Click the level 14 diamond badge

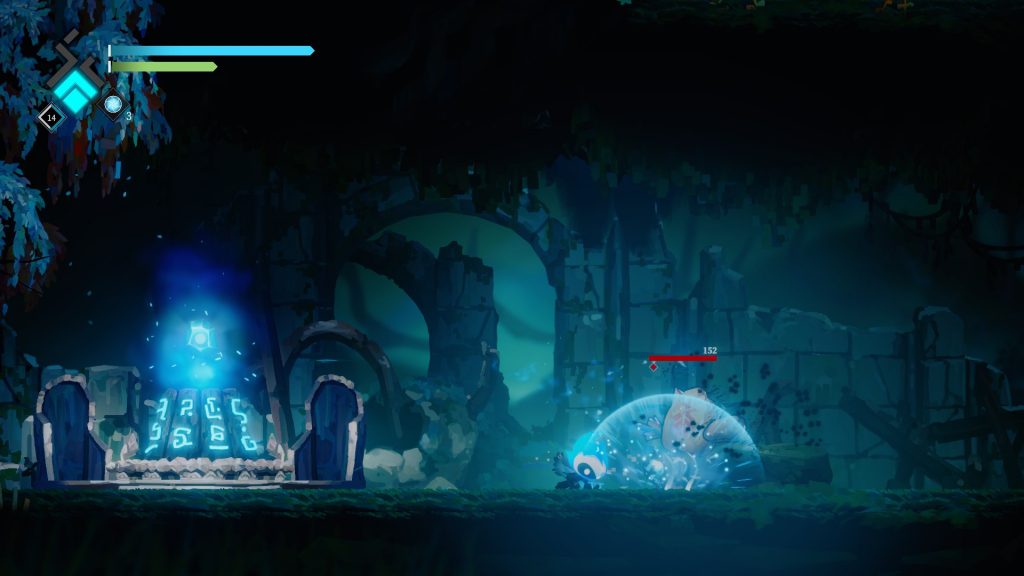coord(51,118)
